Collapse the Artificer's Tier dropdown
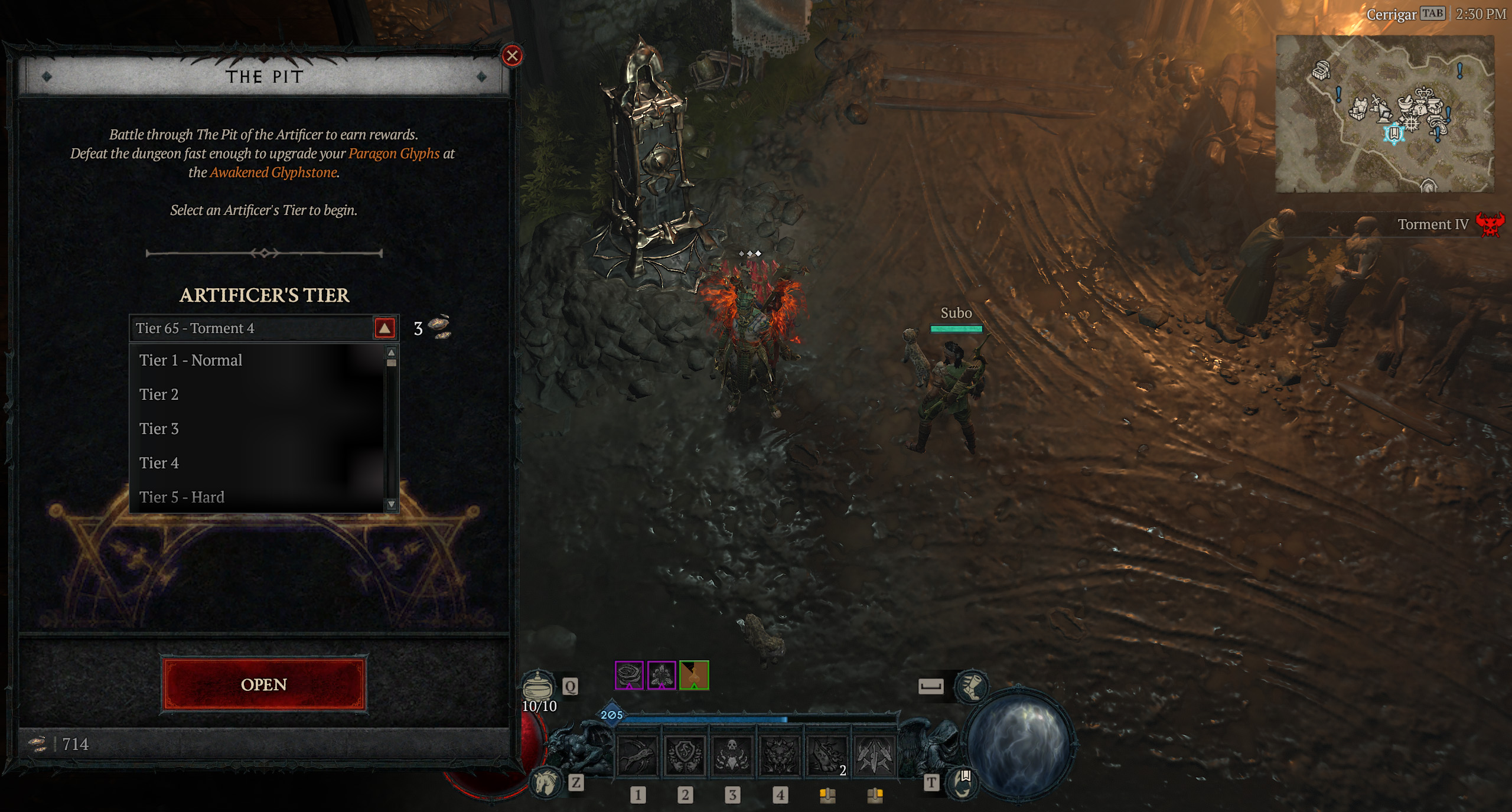The image size is (1512, 812). tap(384, 328)
